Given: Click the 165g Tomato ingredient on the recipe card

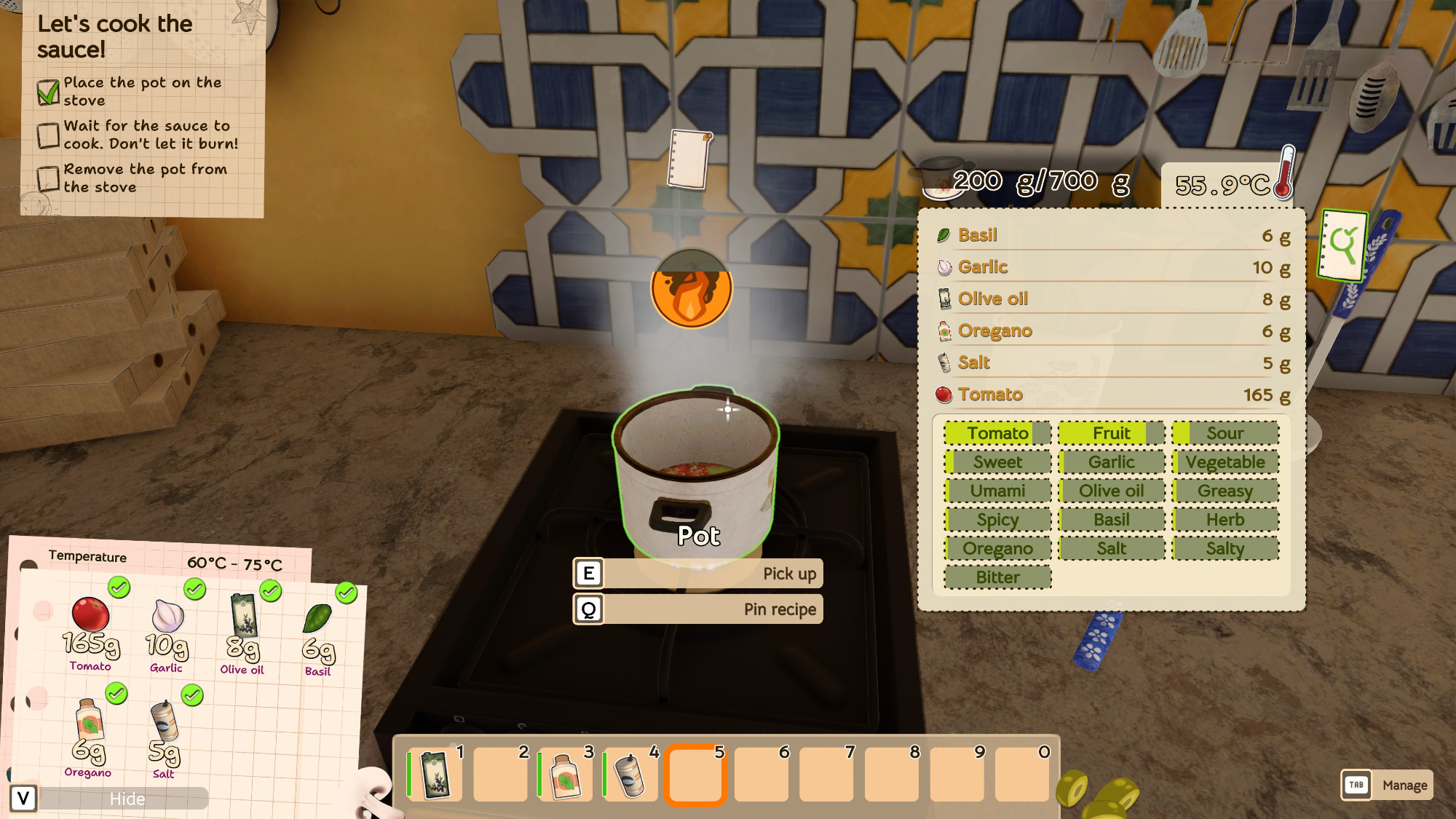Looking at the screenshot, I should (90, 631).
